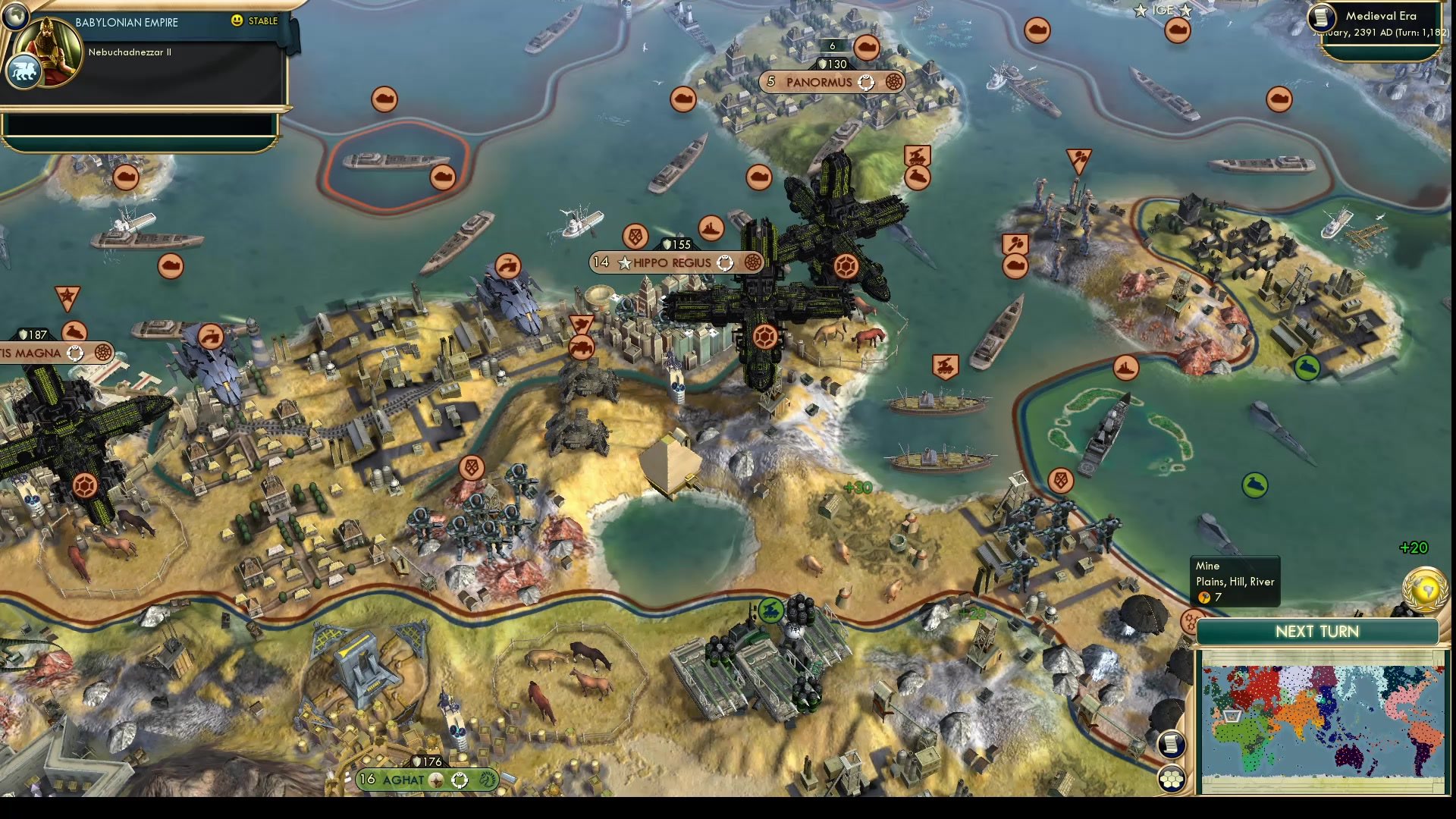Click the faith icon on the Panormus banner
1456x819 pixels.
pos(865,80)
